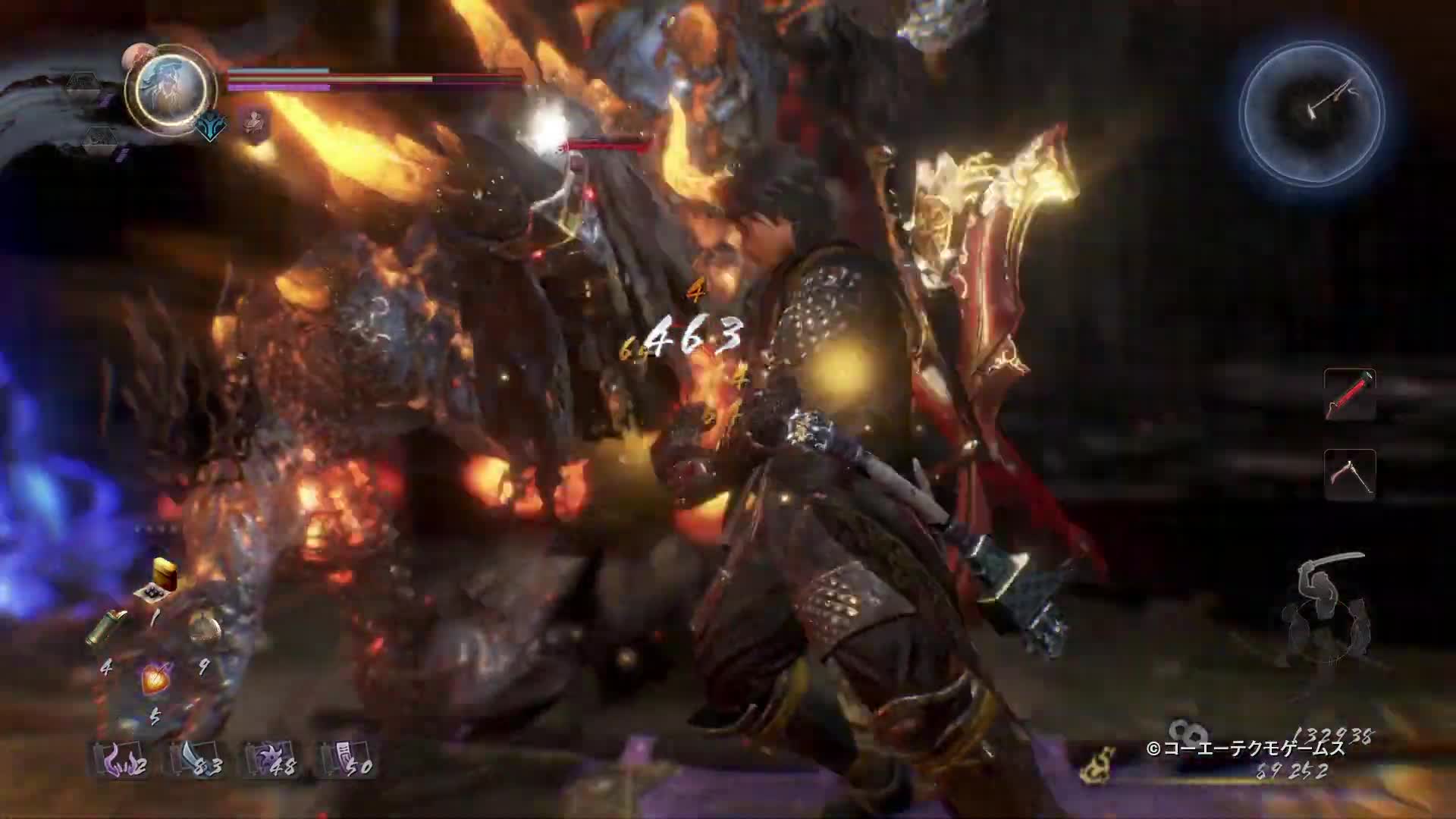This screenshot has width=1456, height=819.
Task: Use the green bamboo tube item
Action: click(x=107, y=629)
